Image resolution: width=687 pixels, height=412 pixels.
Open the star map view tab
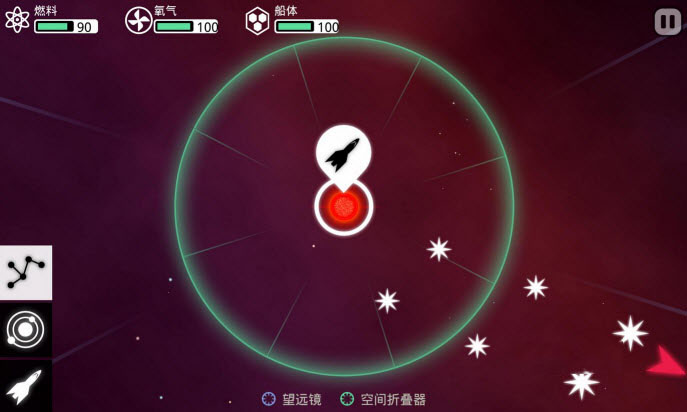click(26, 273)
